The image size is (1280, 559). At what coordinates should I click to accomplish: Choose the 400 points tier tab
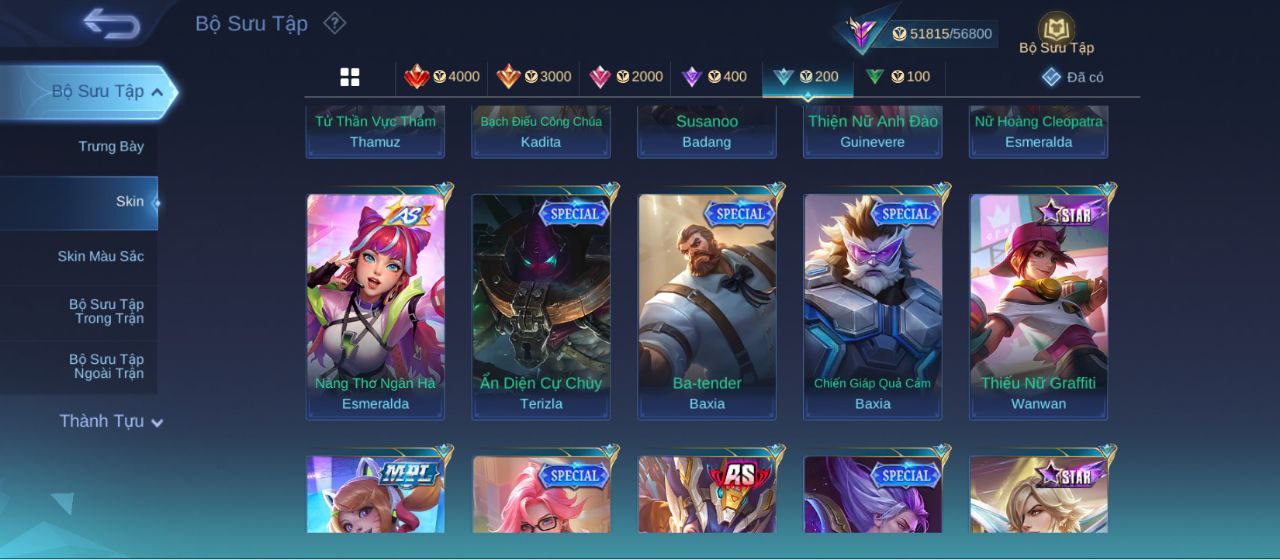click(714, 77)
